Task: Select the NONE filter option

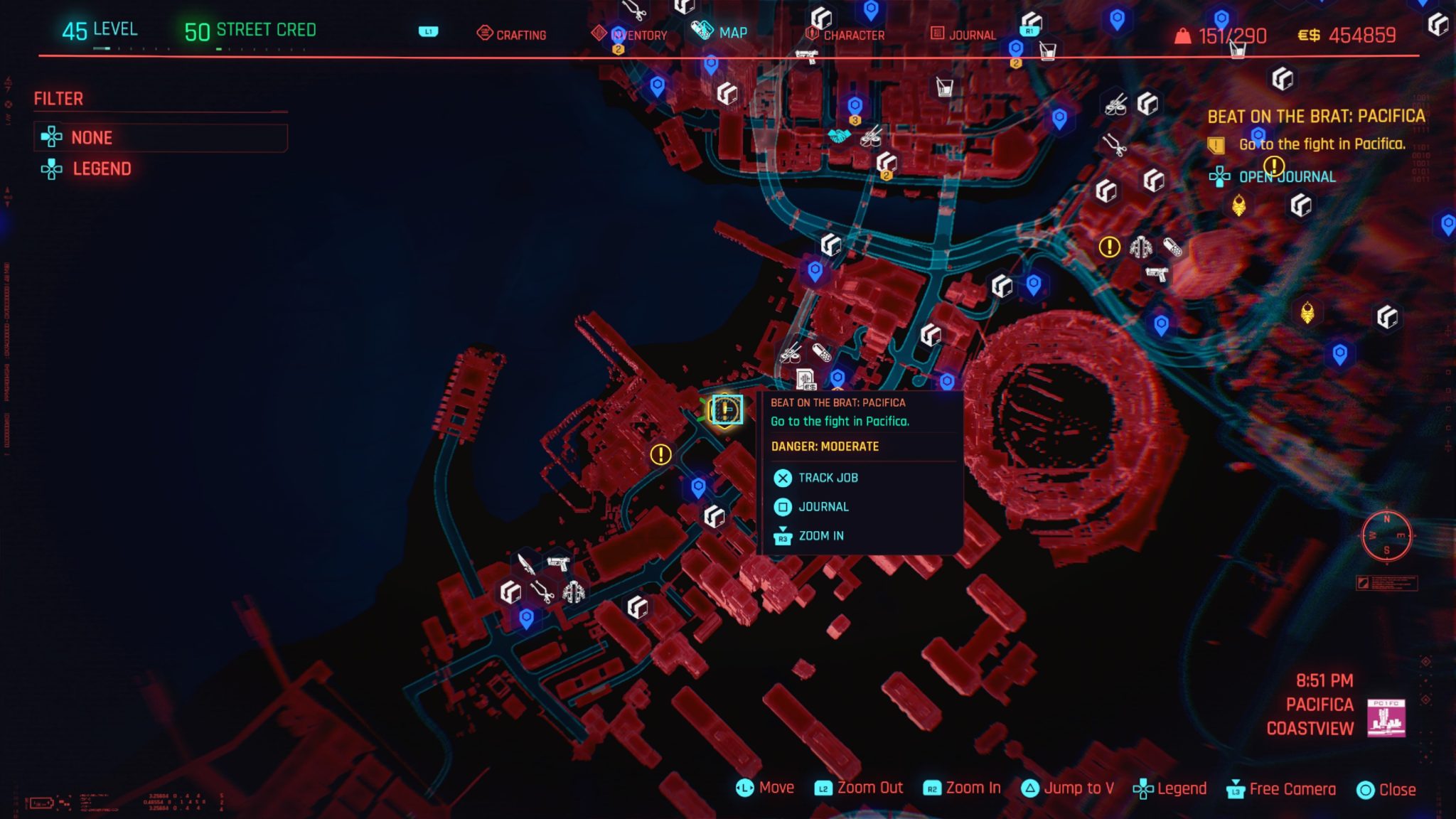Action: [90, 137]
